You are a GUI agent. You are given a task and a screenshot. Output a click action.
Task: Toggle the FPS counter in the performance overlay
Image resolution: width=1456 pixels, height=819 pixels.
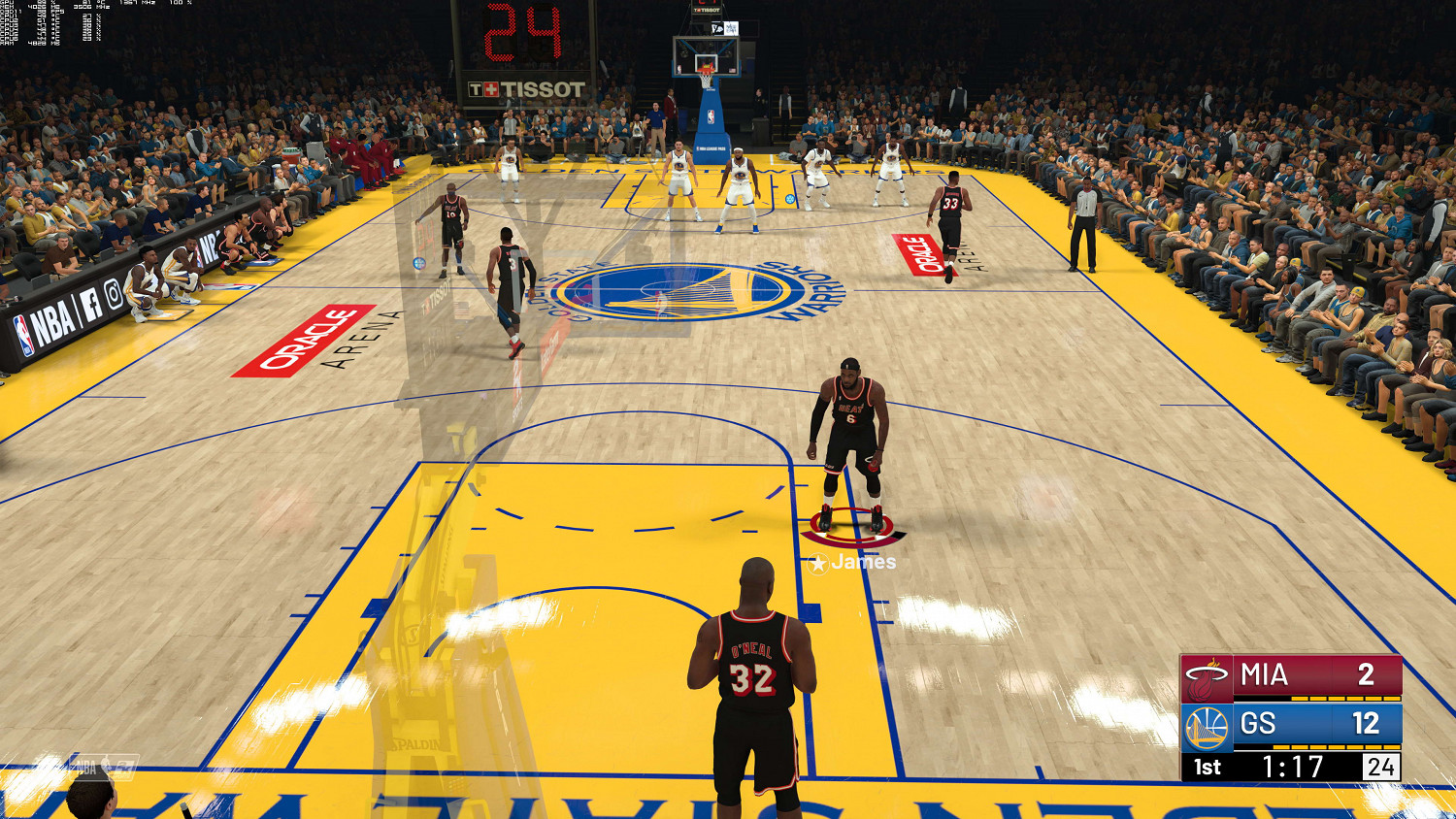pos(44,14)
